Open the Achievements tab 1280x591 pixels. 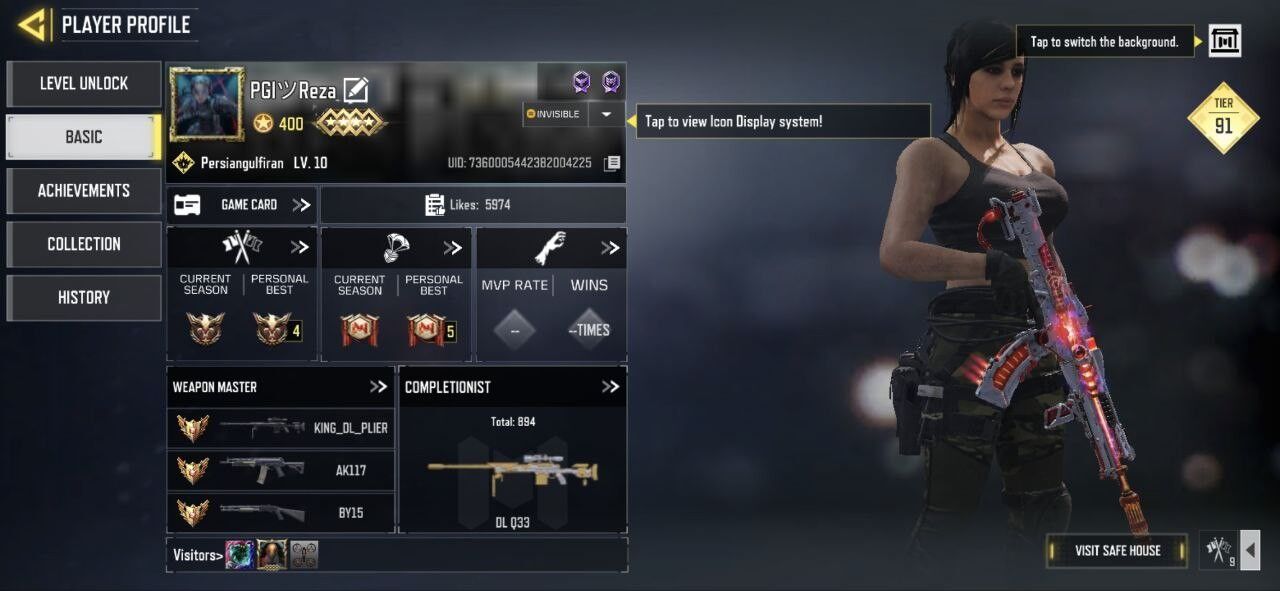point(84,190)
